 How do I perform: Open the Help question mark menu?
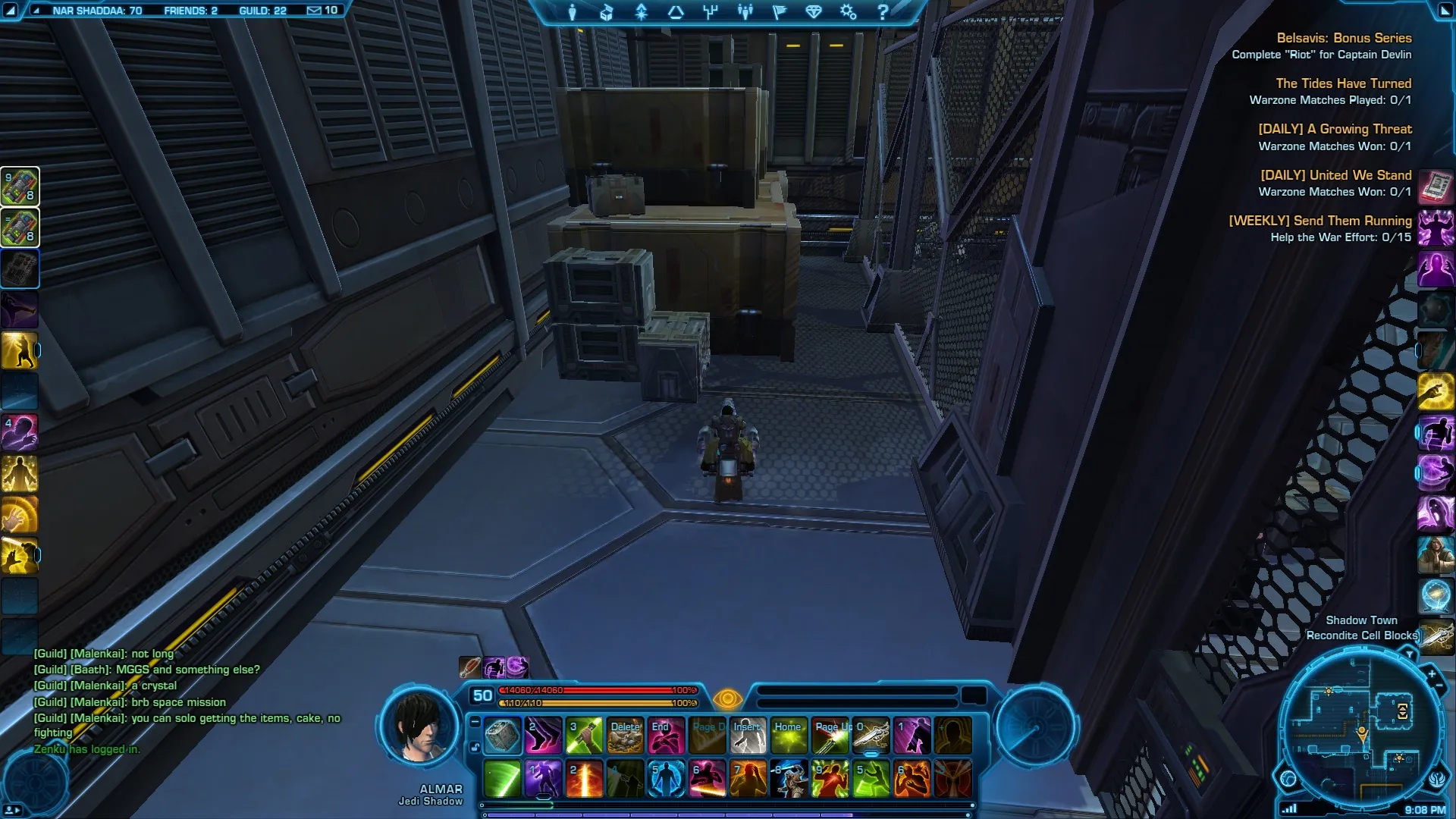click(883, 12)
